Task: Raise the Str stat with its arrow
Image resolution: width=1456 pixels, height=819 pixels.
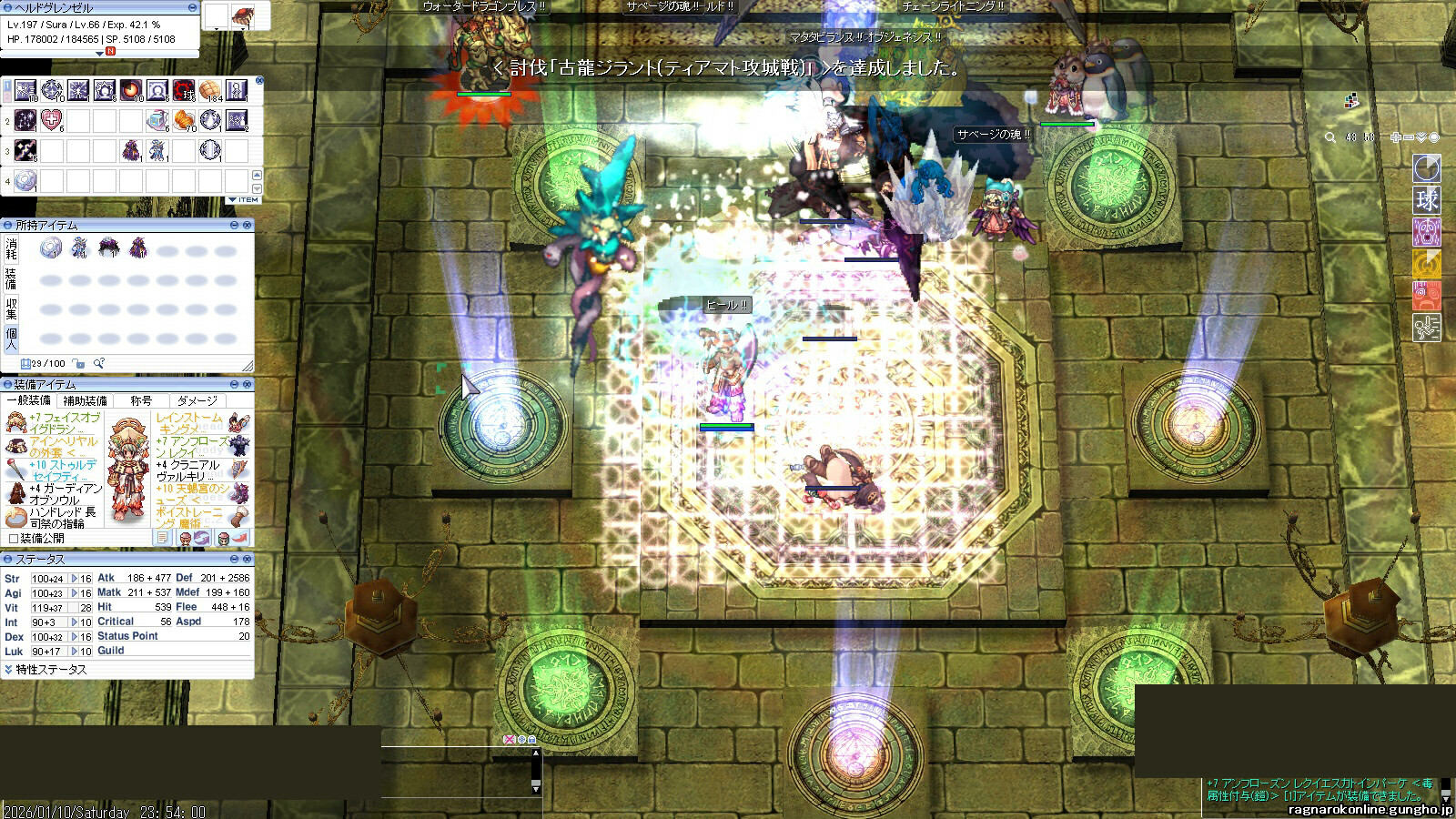Action: 75,579
